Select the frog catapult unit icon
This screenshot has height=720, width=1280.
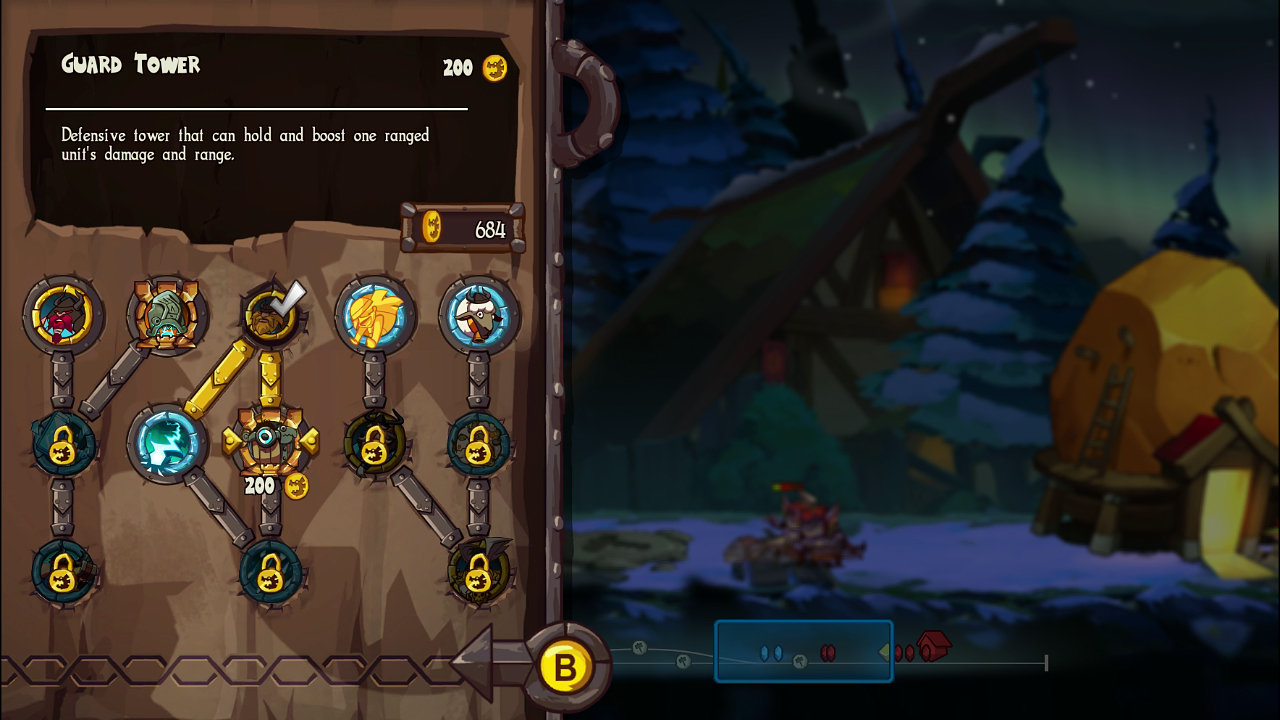[167, 313]
